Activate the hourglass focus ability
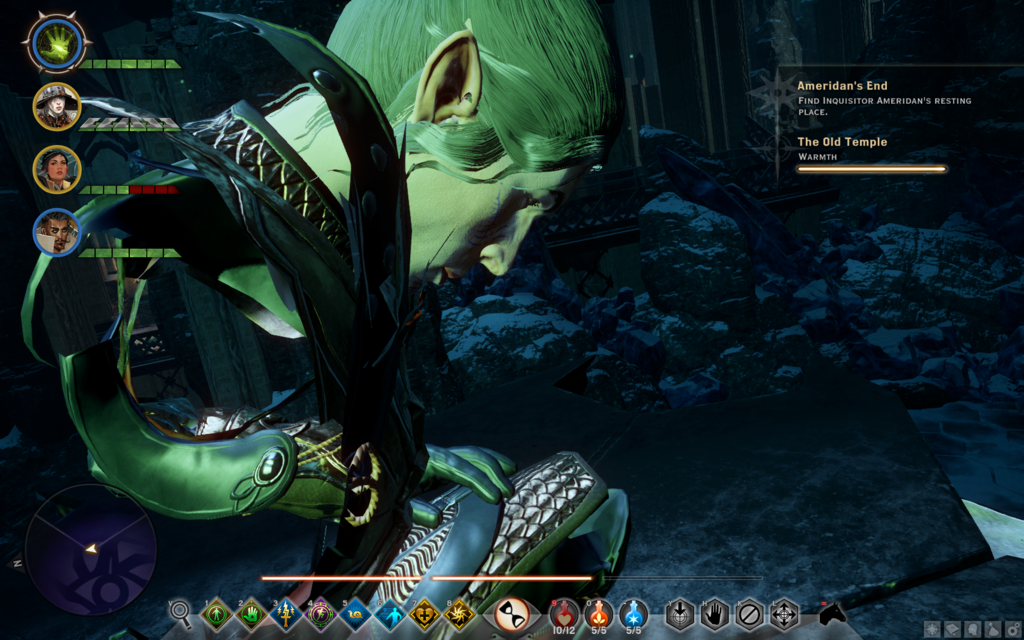This screenshot has width=1024, height=640. click(x=511, y=613)
